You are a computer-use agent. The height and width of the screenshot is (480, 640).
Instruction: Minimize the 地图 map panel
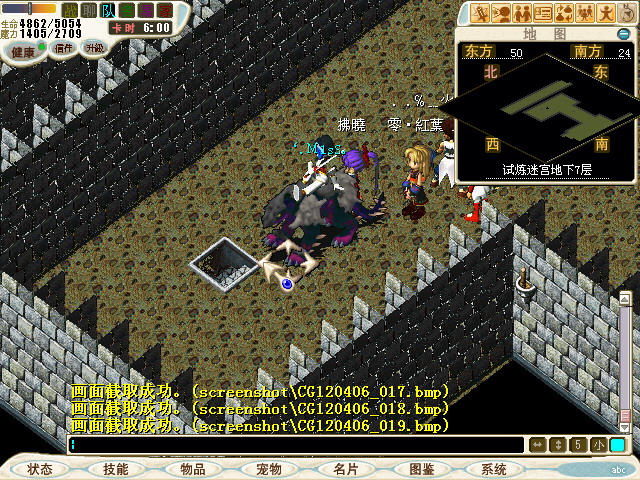click(x=623, y=35)
